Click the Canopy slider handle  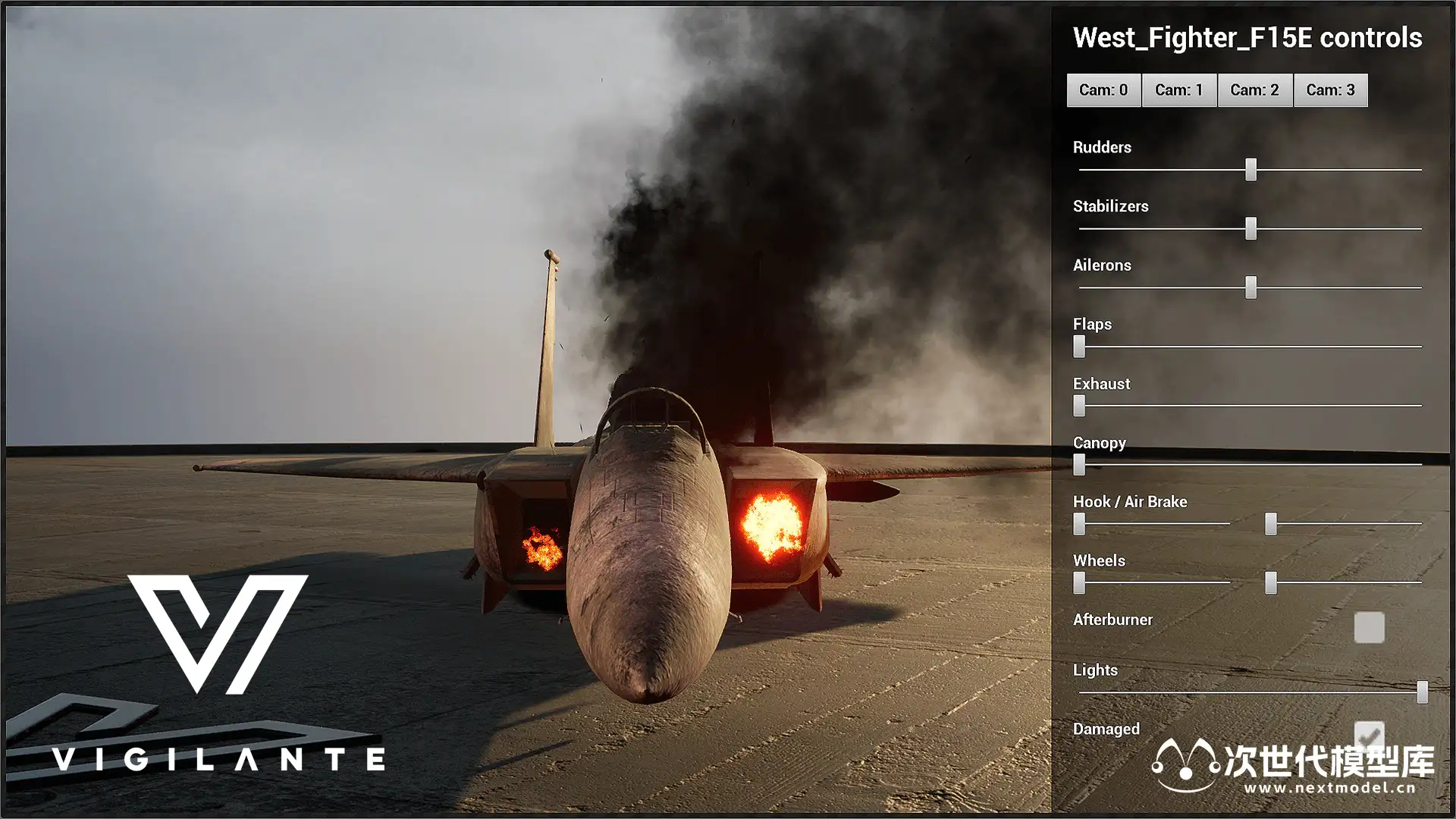click(x=1079, y=464)
